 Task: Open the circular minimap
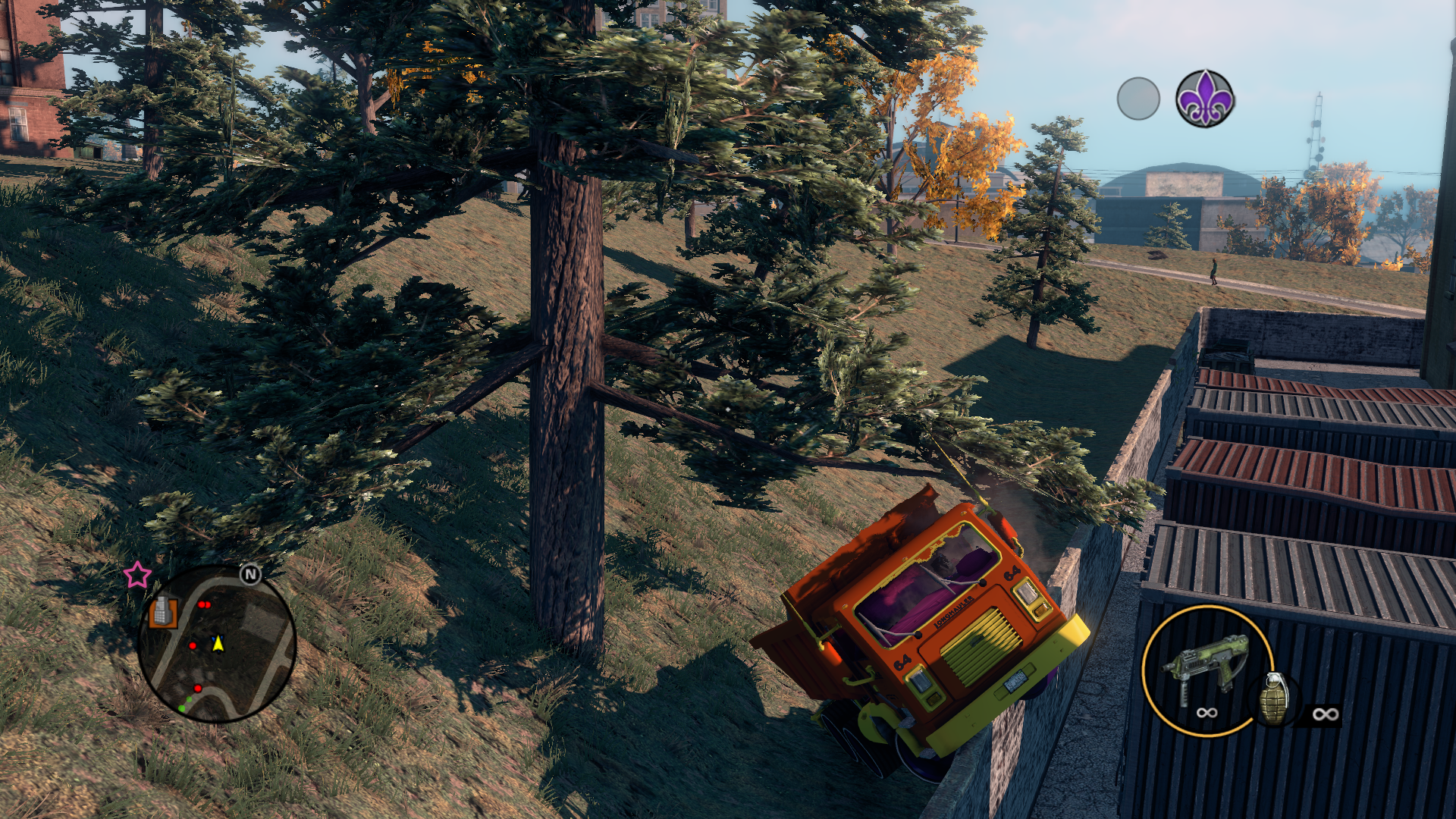coord(216,643)
